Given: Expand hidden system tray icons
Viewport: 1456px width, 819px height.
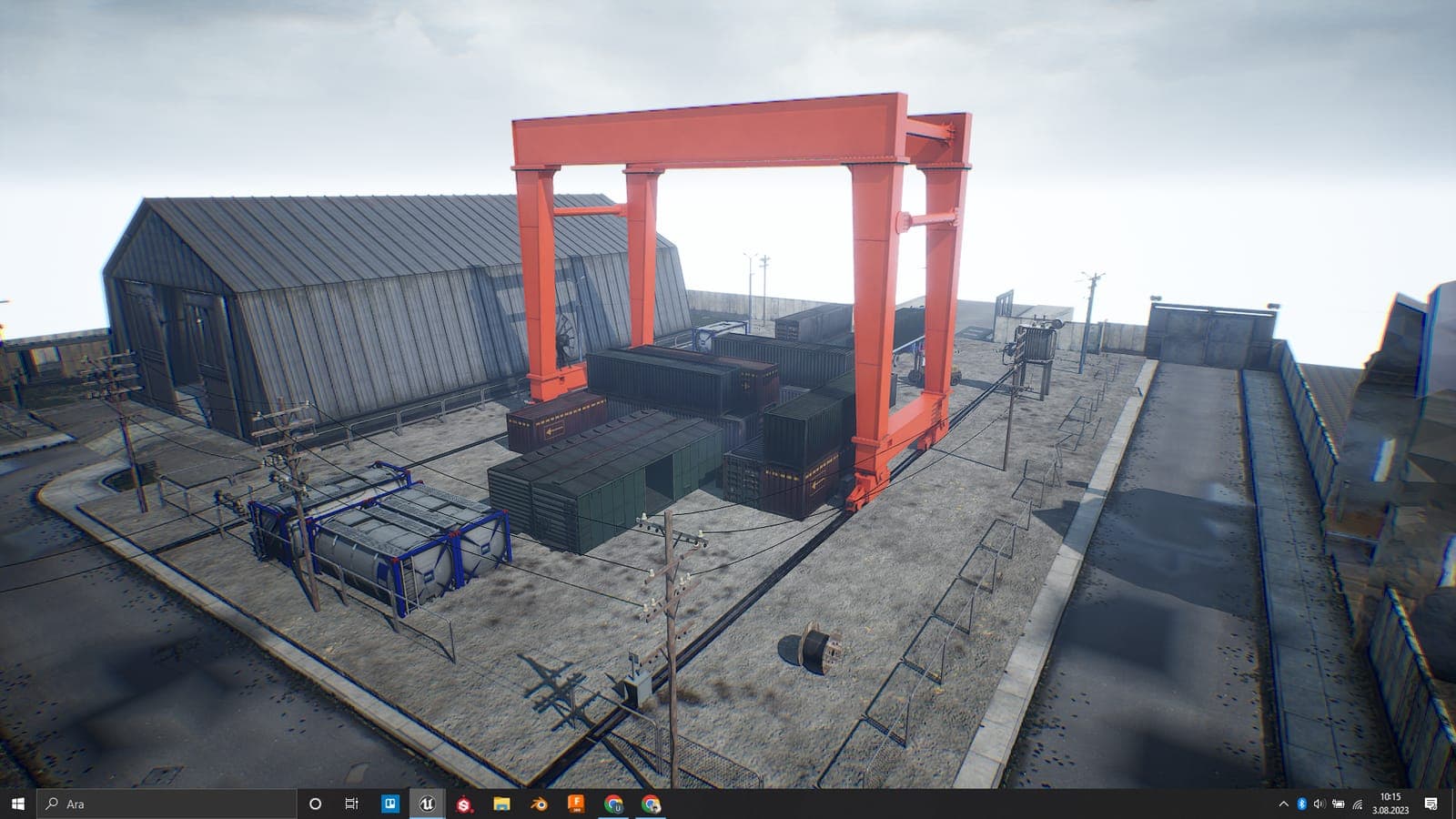Looking at the screenshot, I should tap(1284, 804).
